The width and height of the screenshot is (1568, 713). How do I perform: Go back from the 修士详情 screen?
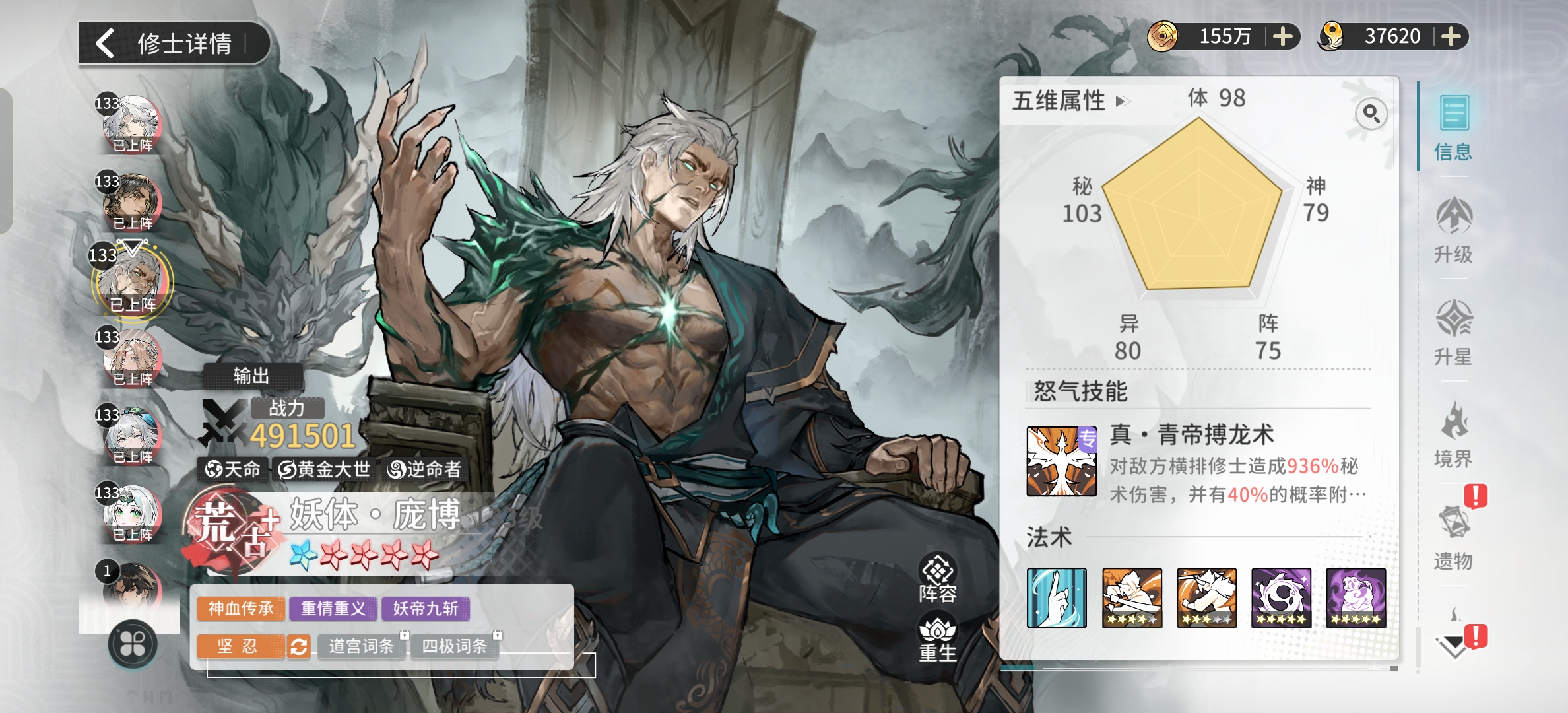(x=106, y=44)
